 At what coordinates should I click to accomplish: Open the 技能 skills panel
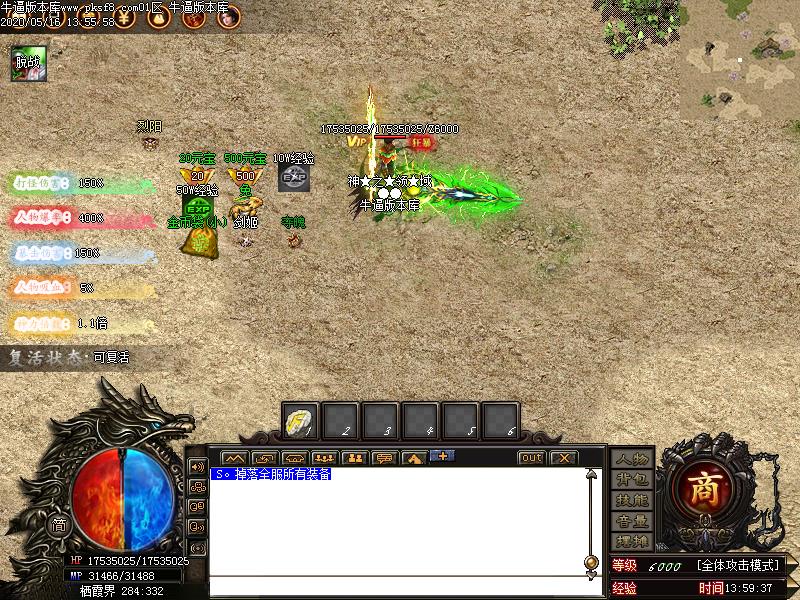pyautogui.click(x=632, y=500)
